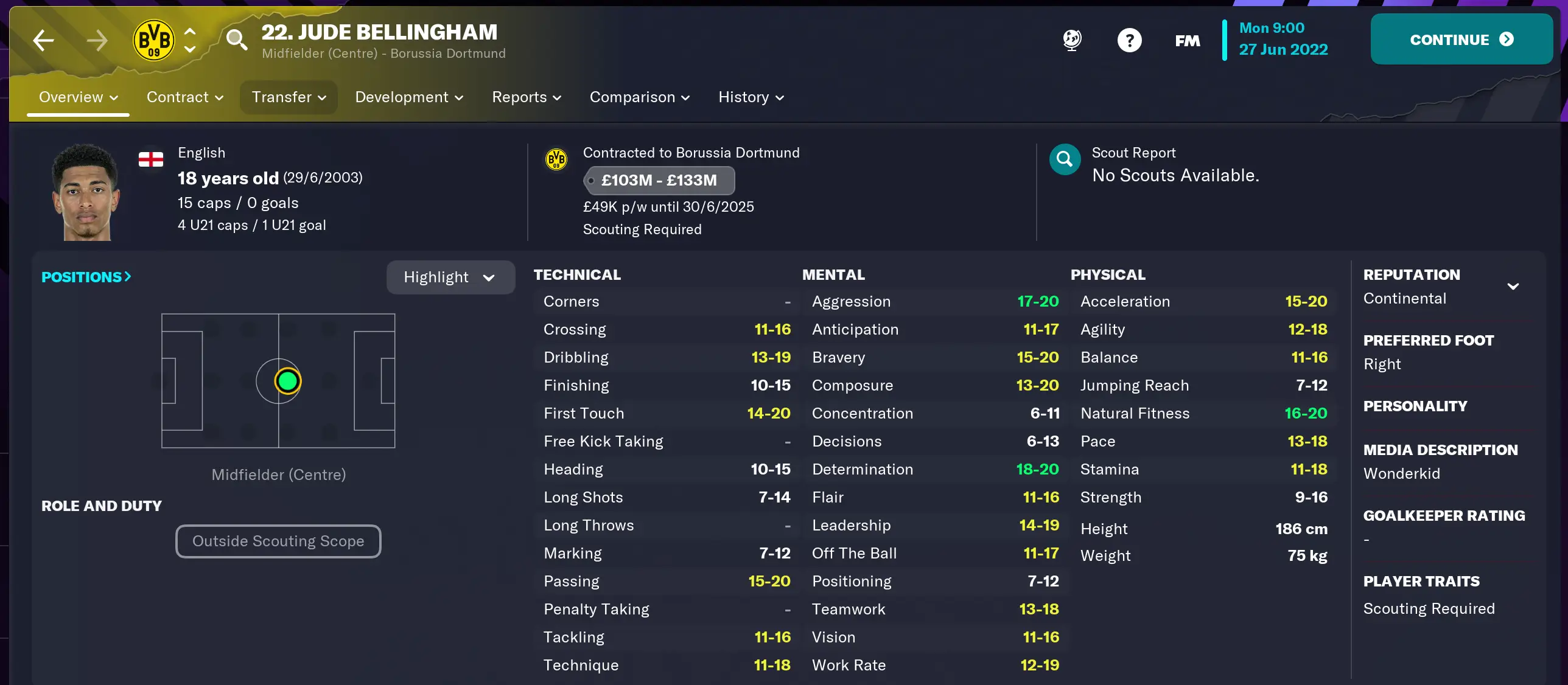Click the BVB badge beside the contract info
The width and height of the screenshot is (1568, 685).
[556, 159]
